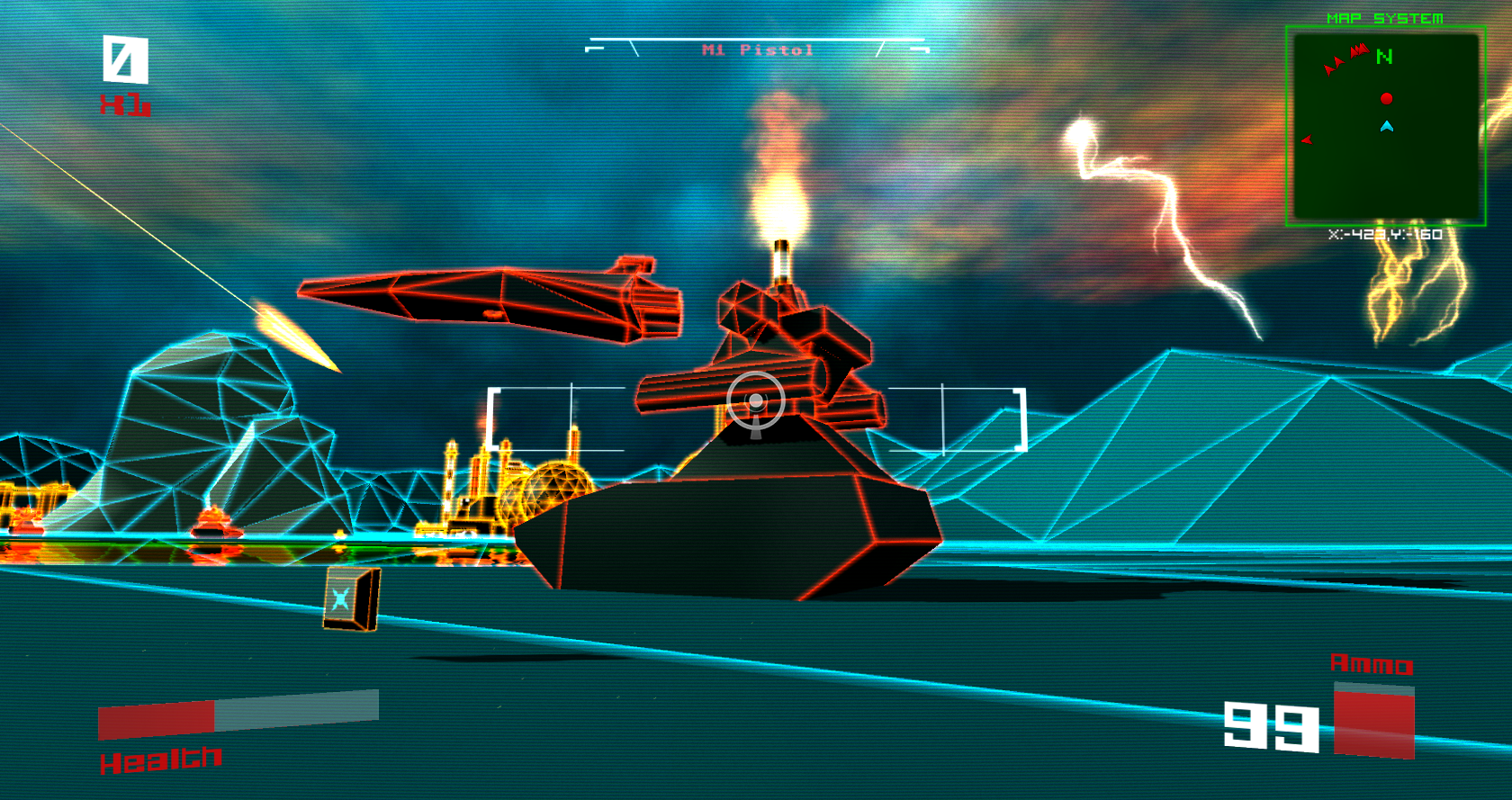This screenshot has width=1512, height=800.
Task: Click the red Health text label
Action: pyautogui.click(x=162, y=760)
